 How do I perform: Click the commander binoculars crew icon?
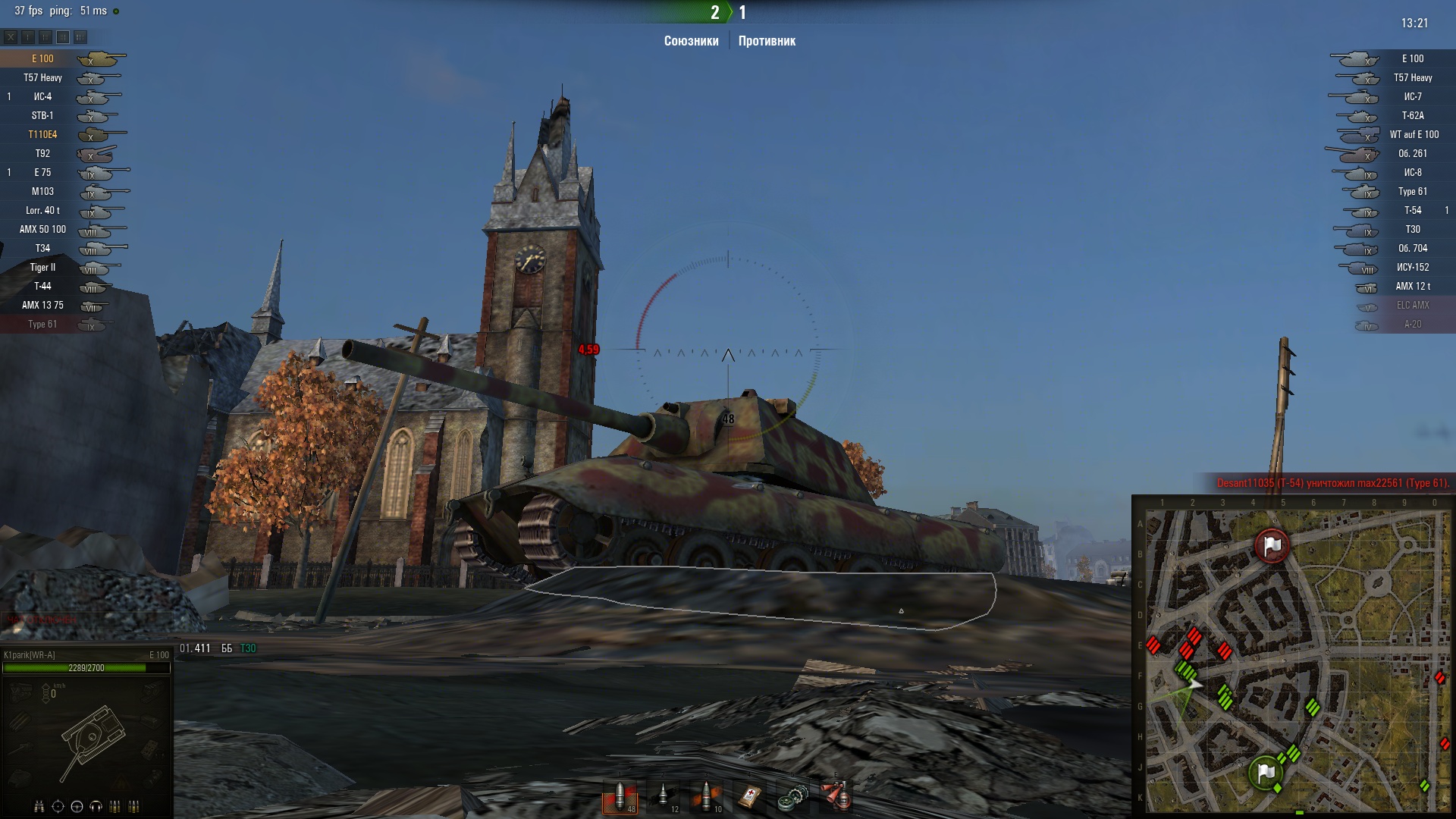point(39,806)
